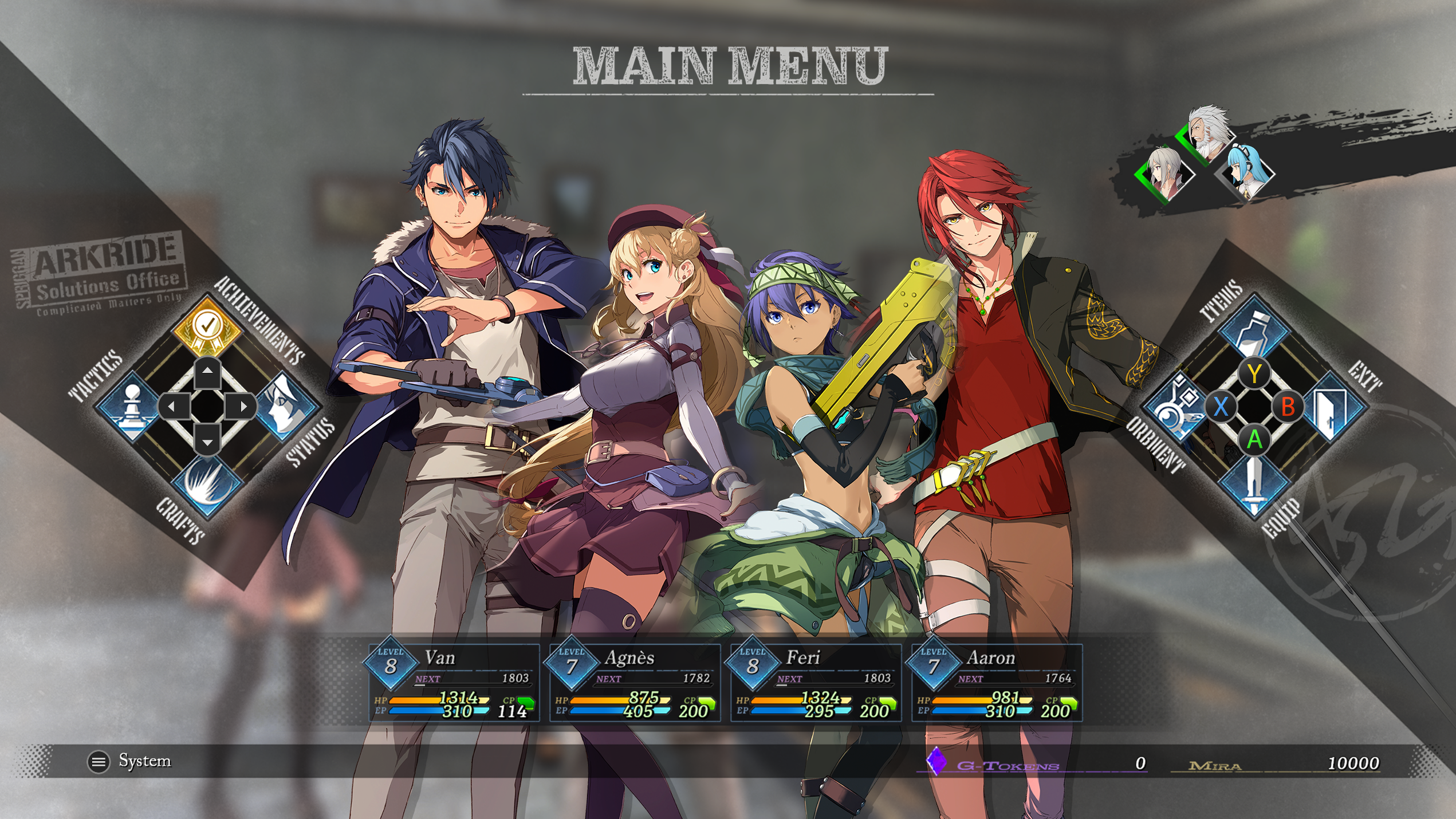Open the Items bottle icon

[x=1254, y=331]
